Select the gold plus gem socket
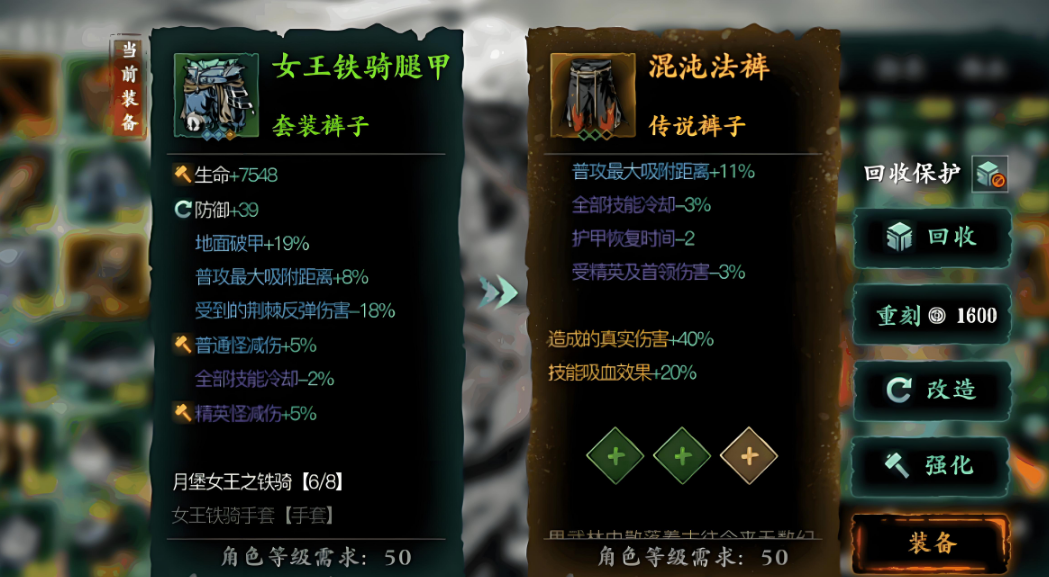The height and width of the screenshot is (577, 1049). coord(748,455)
